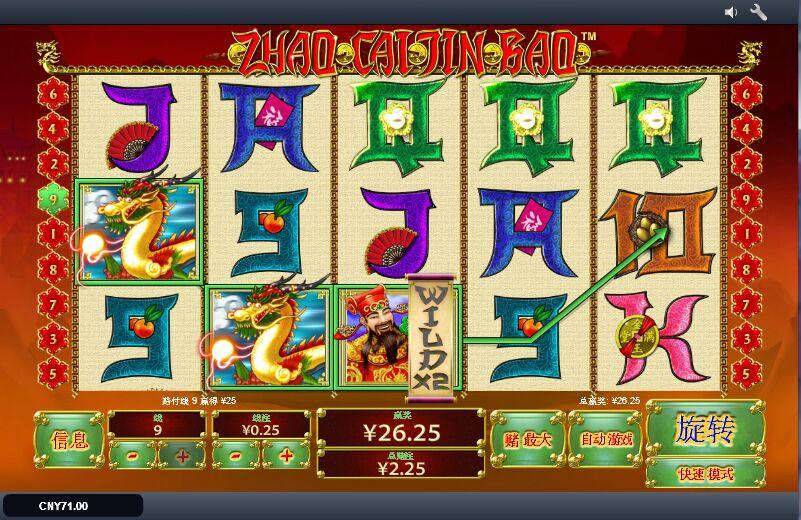
Task: Click the 赌最大 bet max button
Action: (x=527, y=438)
